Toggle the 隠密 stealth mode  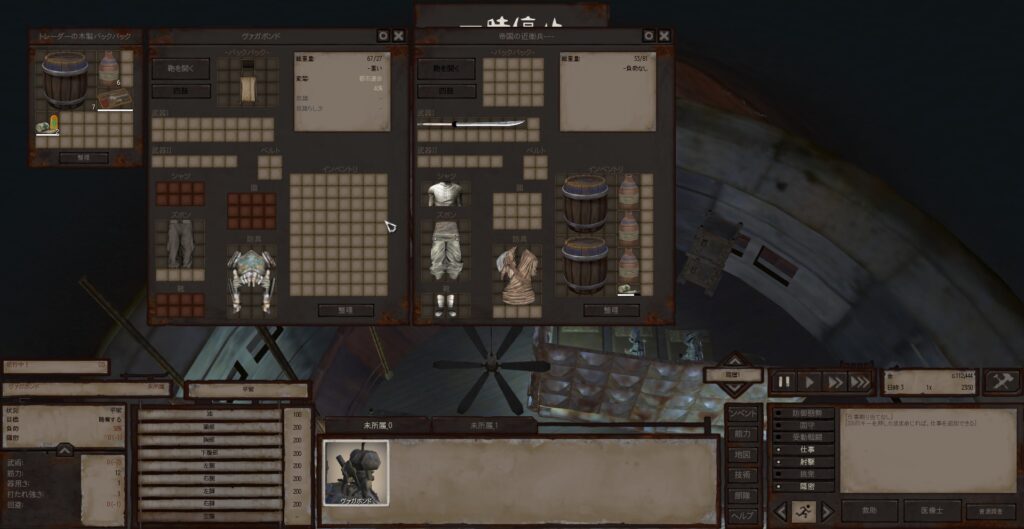point(806,487)
